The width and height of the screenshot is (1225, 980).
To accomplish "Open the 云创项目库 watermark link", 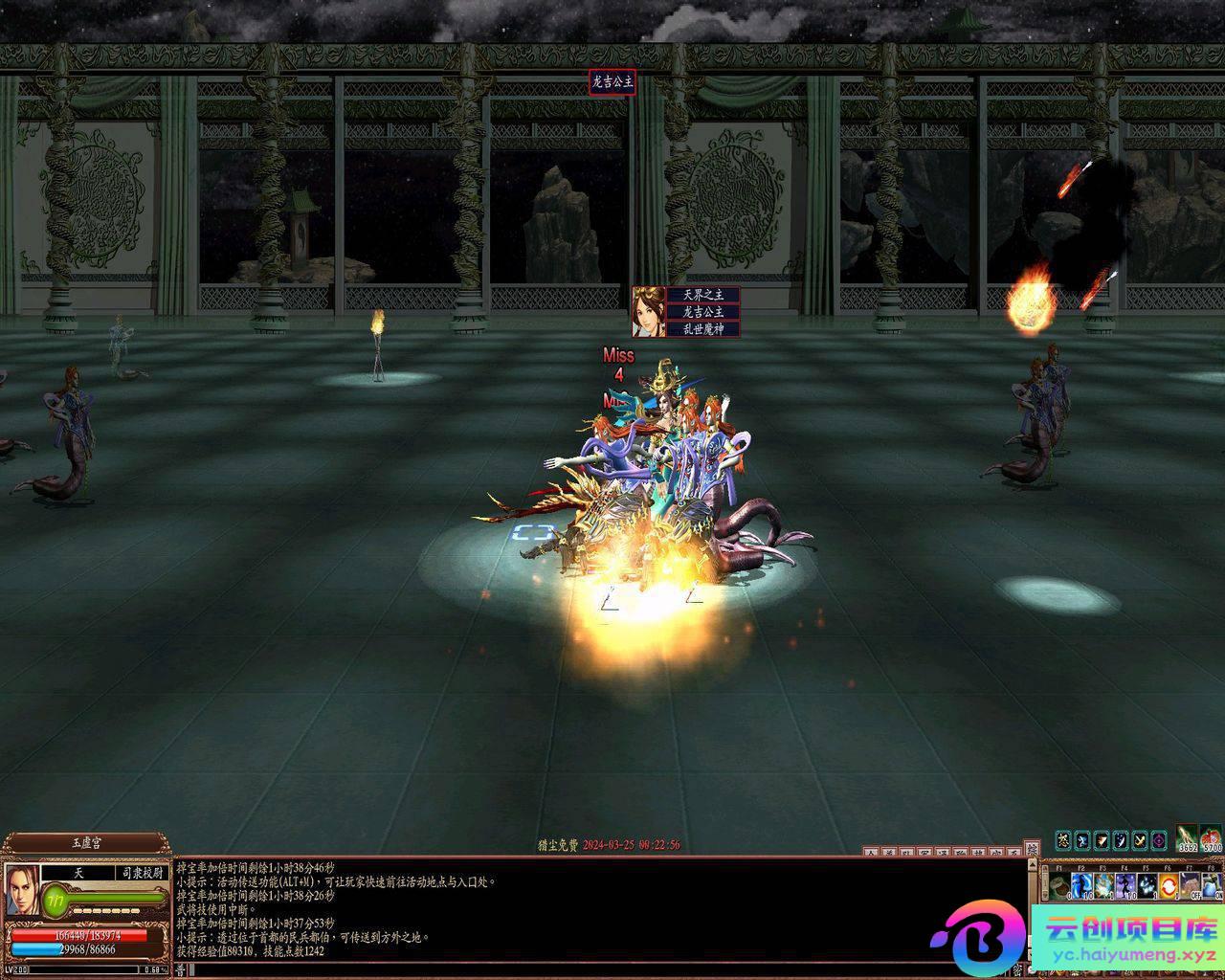I will click(x=1129, y=939).
